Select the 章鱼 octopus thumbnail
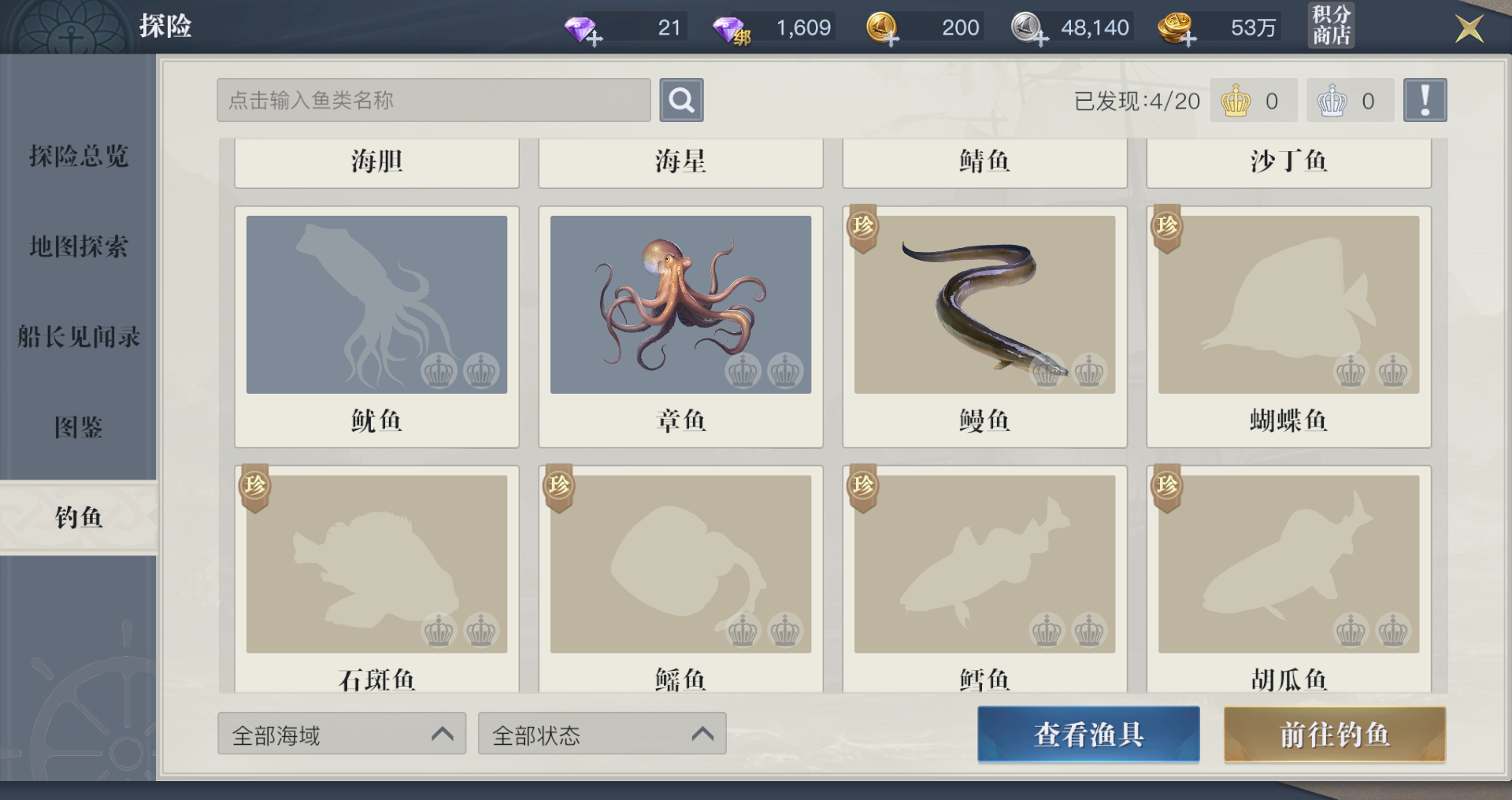The width and height of the screenshot is (1512, 800). point(680,304)
